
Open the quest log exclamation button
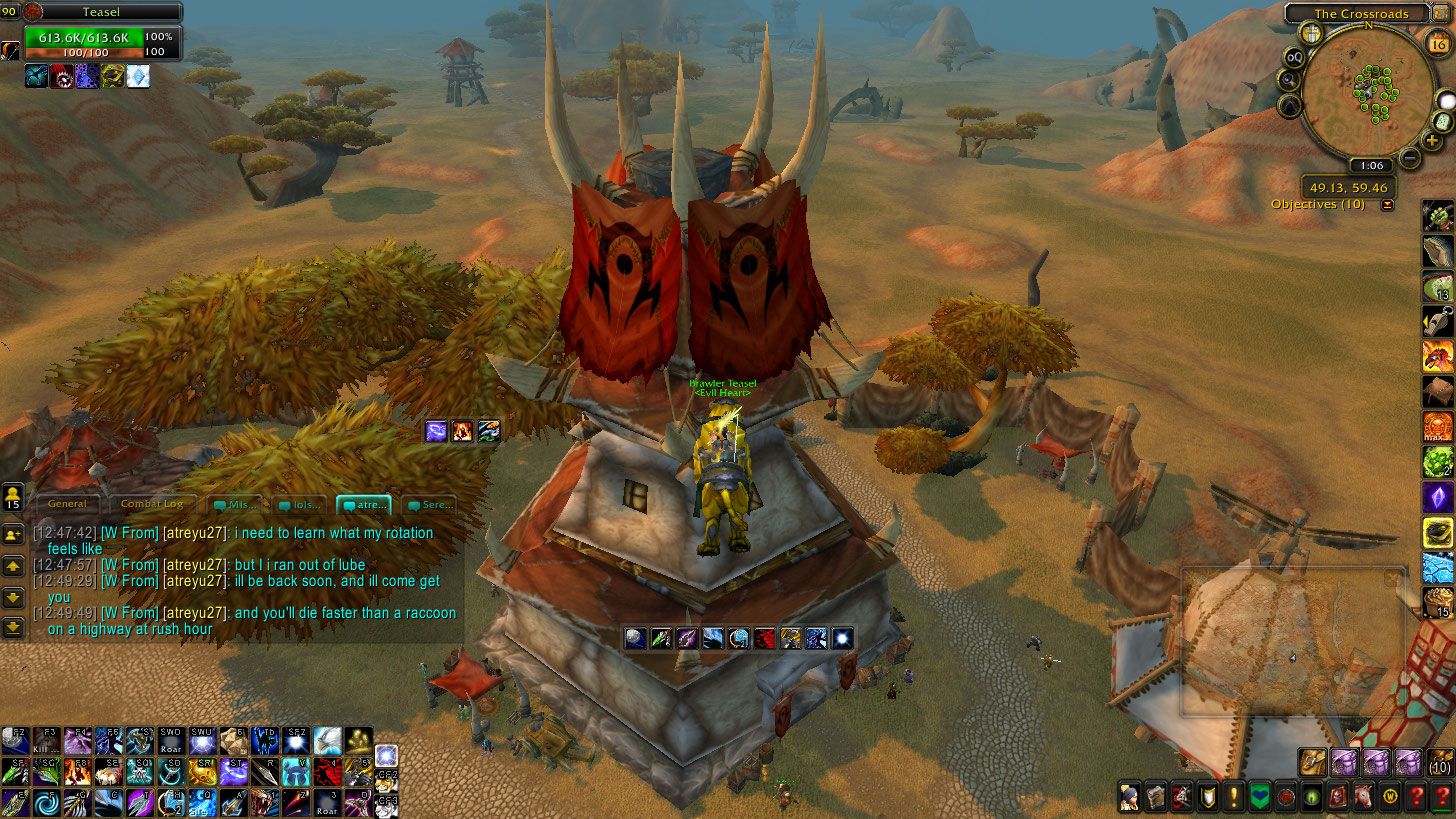pyautogui.click(x=1233, y=797)
